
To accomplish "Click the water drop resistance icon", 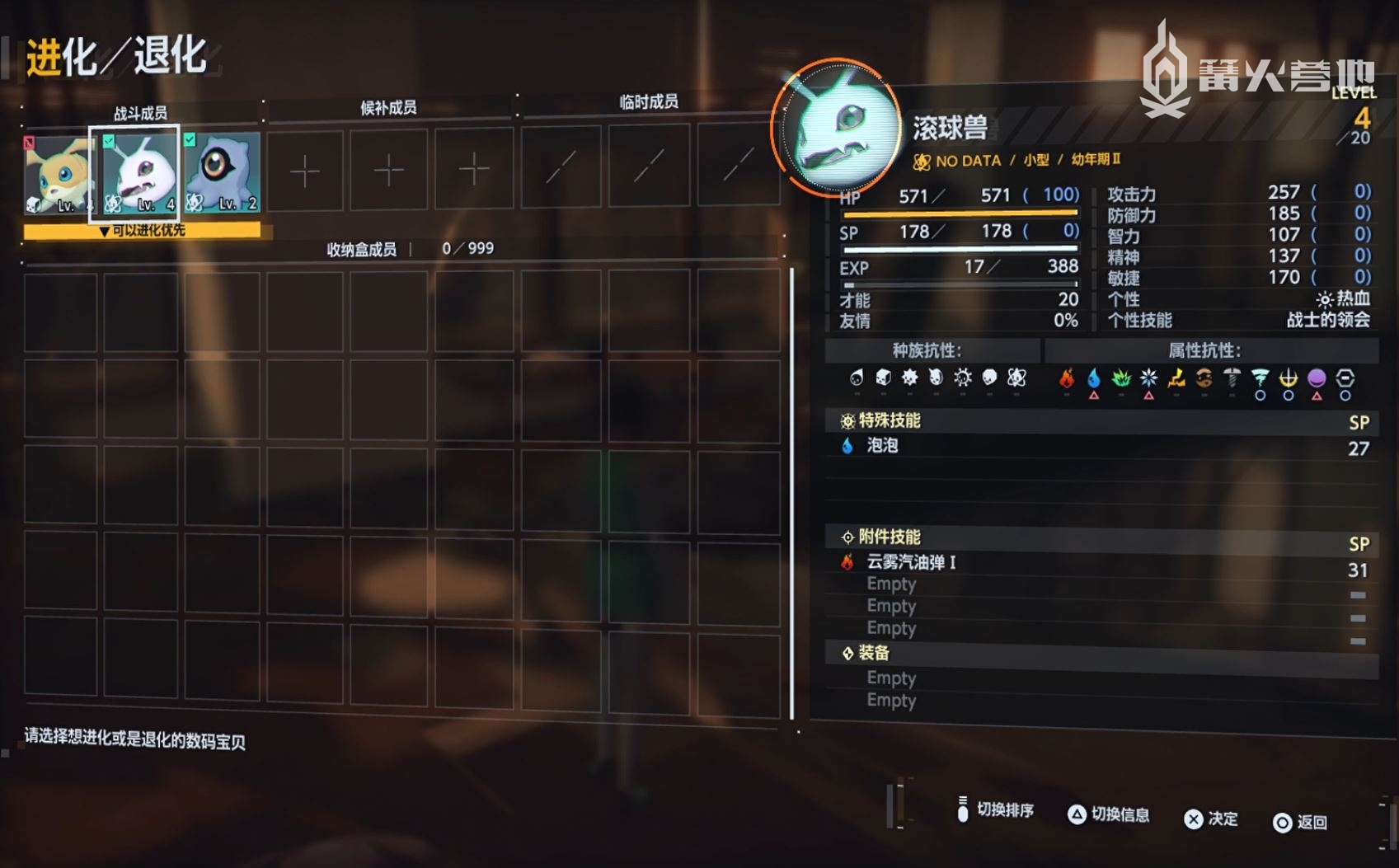I will (x=1094, y=378).
